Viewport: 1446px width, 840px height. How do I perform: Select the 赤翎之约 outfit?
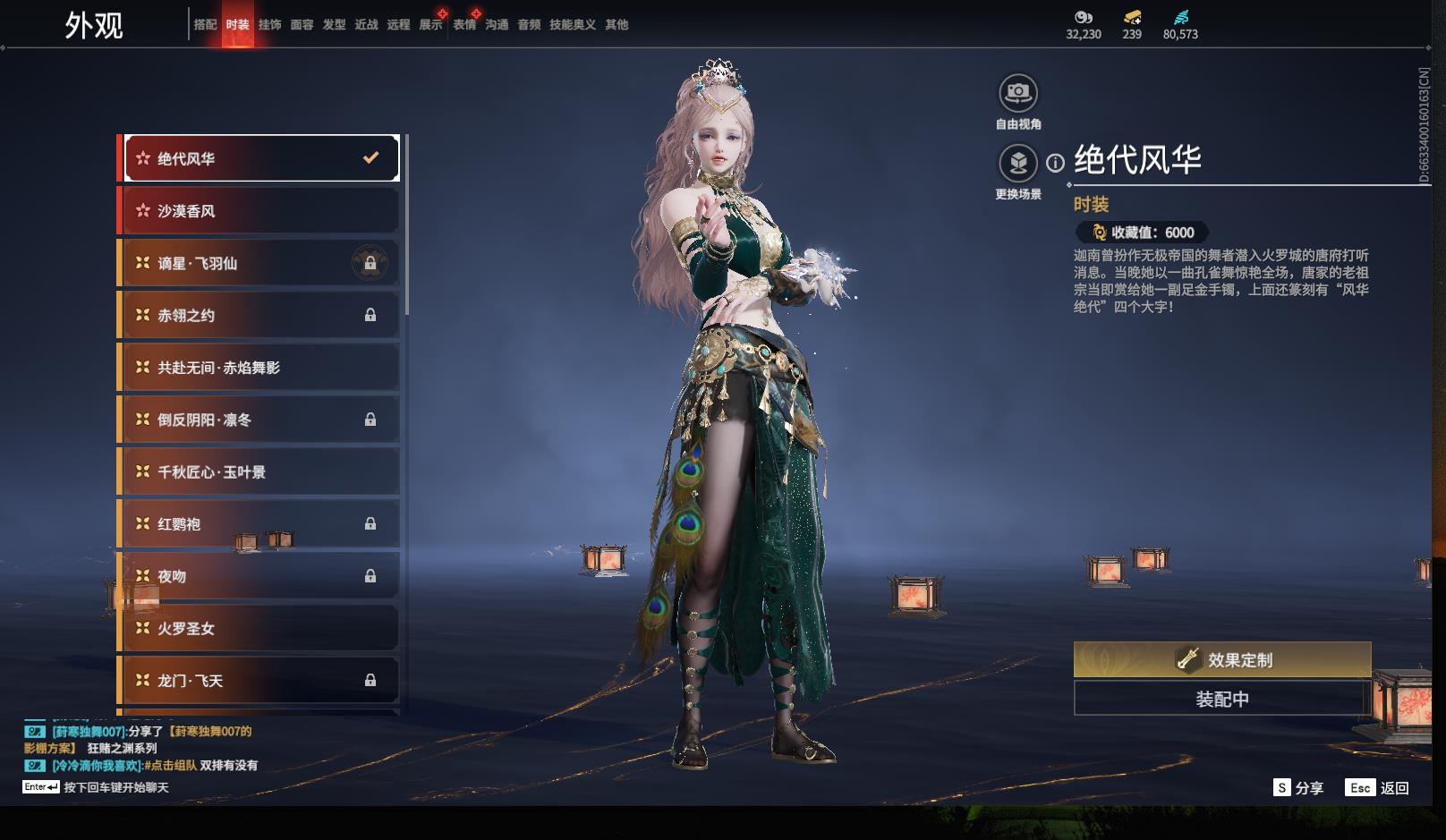click(x=259, y=315)
